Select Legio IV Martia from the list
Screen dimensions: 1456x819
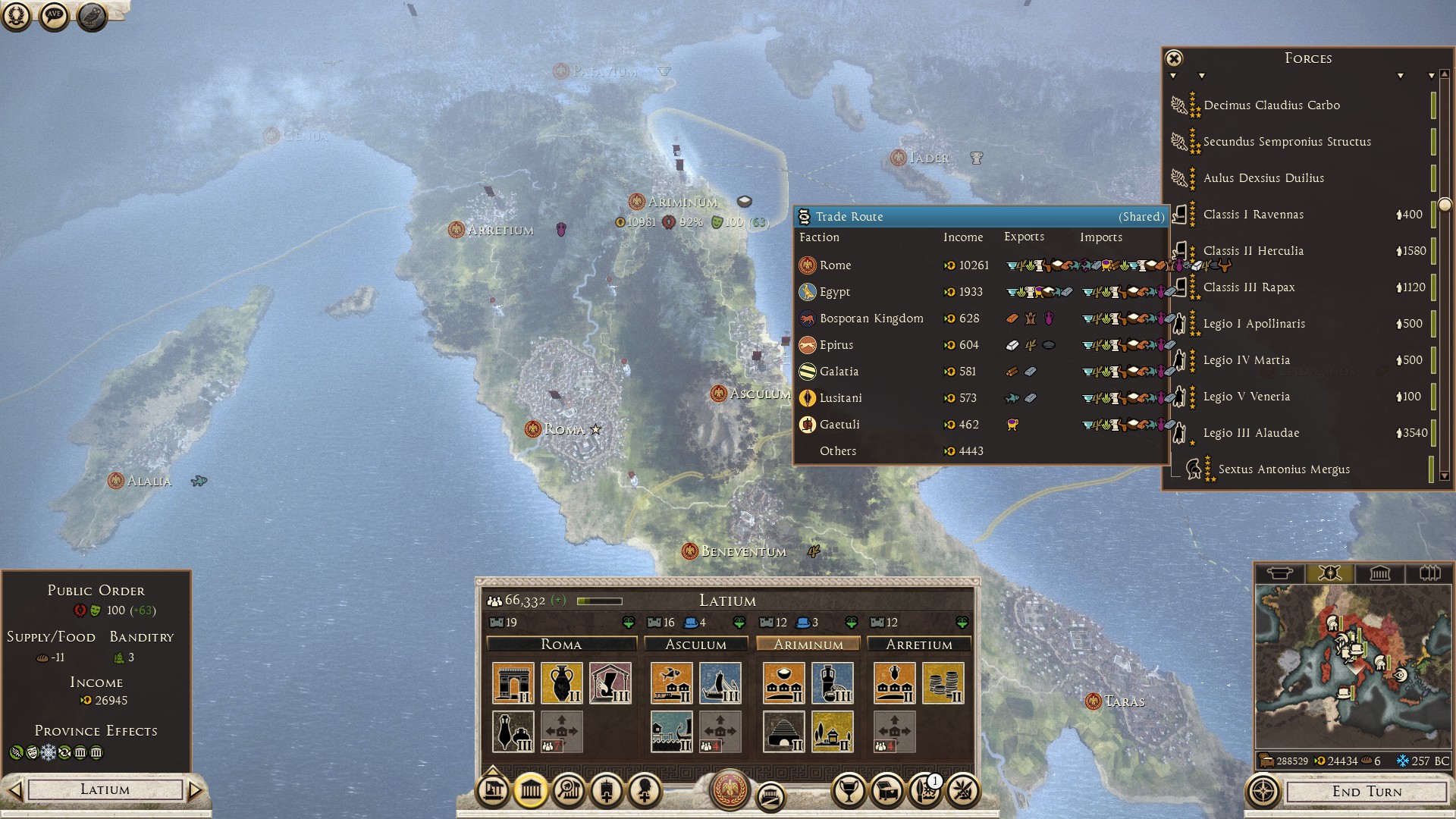pyautogui.click(x=1246, y=360)
